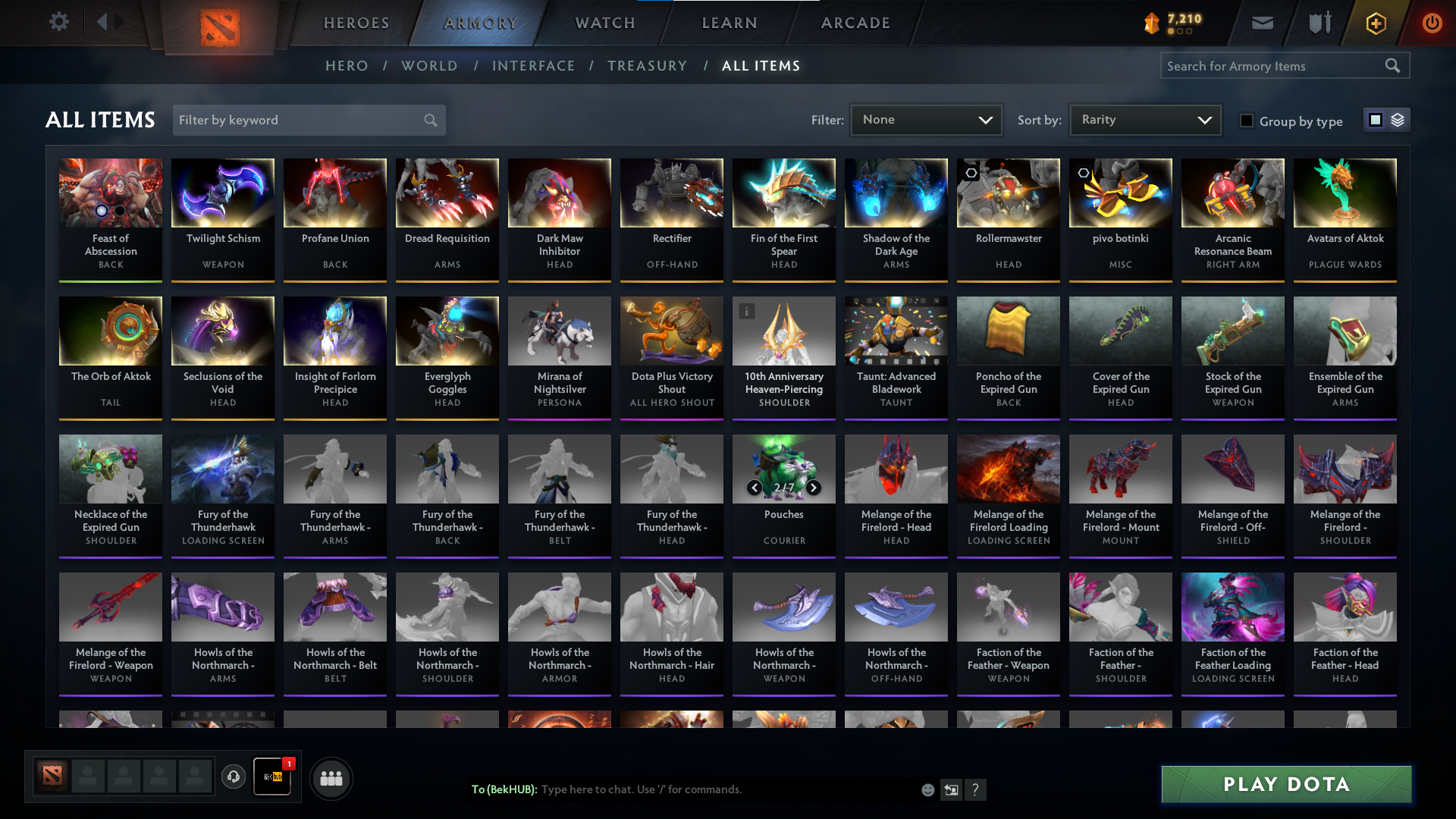The image size is (1456, 819).
Task: Enable the Group by type checkbox
Action: (x=1247, y=121)
